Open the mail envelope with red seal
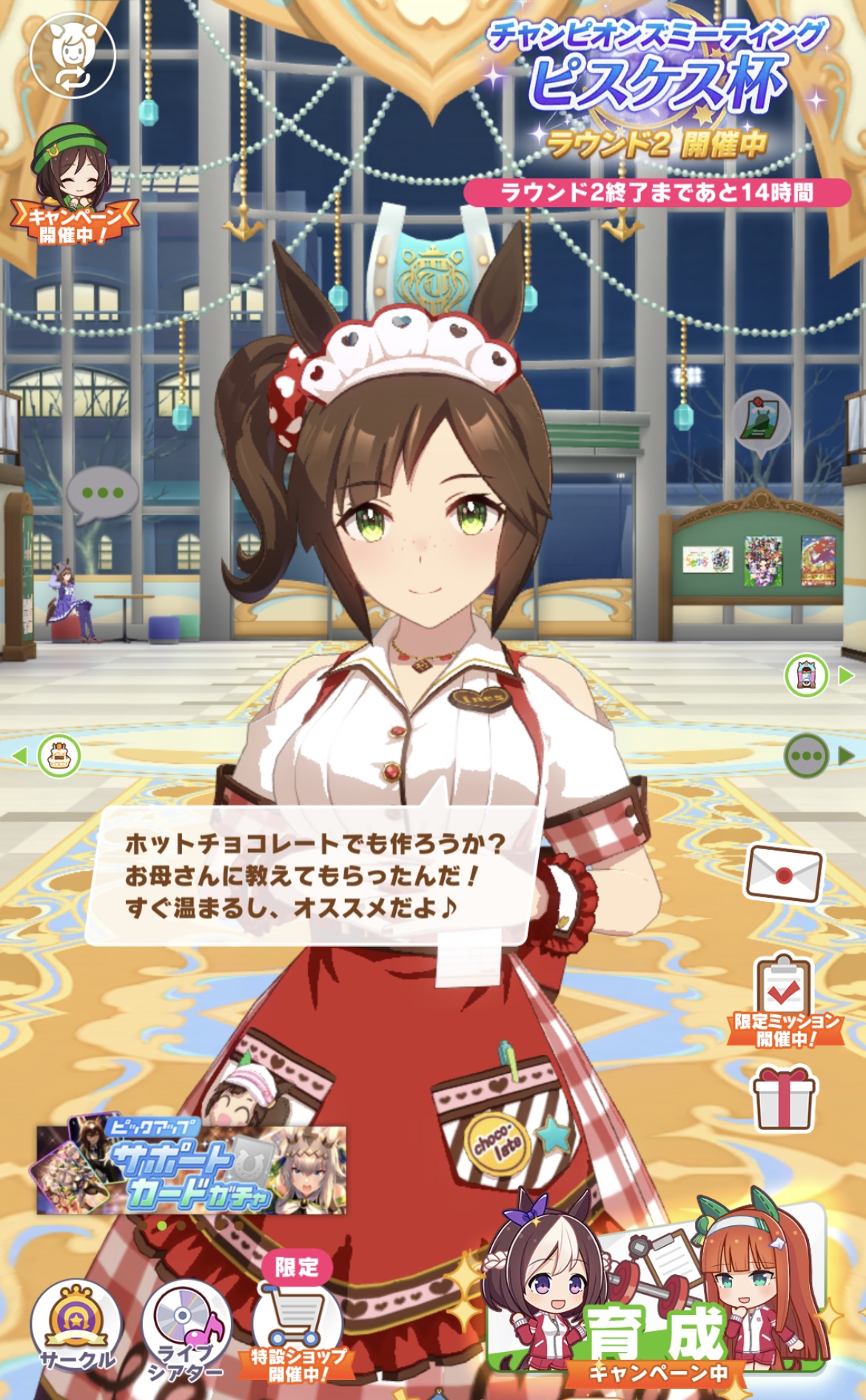Image resolution: width=866 pixels, height=1400 pixels. click(785, 875)
